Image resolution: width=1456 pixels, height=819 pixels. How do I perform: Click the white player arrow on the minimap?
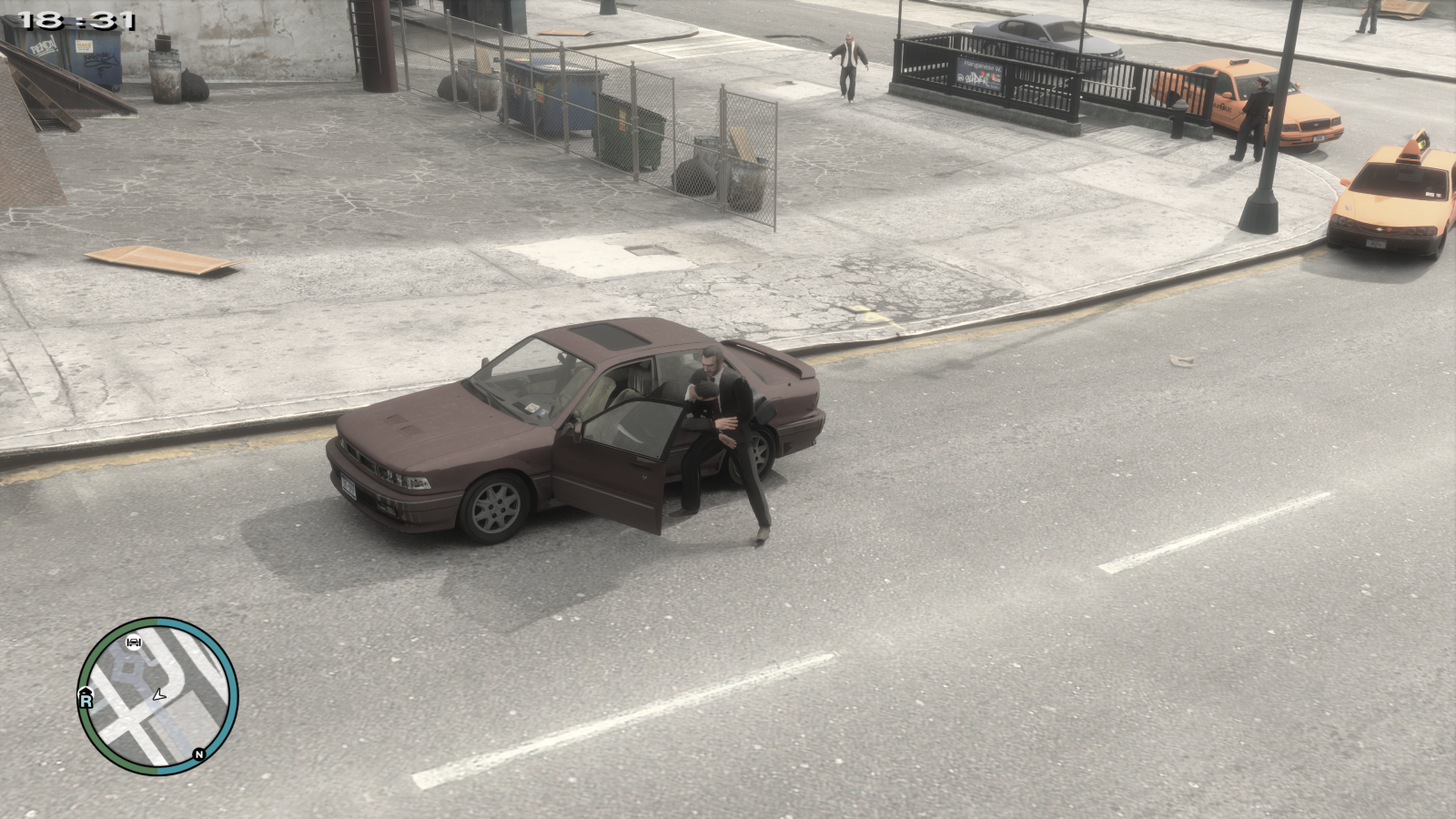point(158,695)
